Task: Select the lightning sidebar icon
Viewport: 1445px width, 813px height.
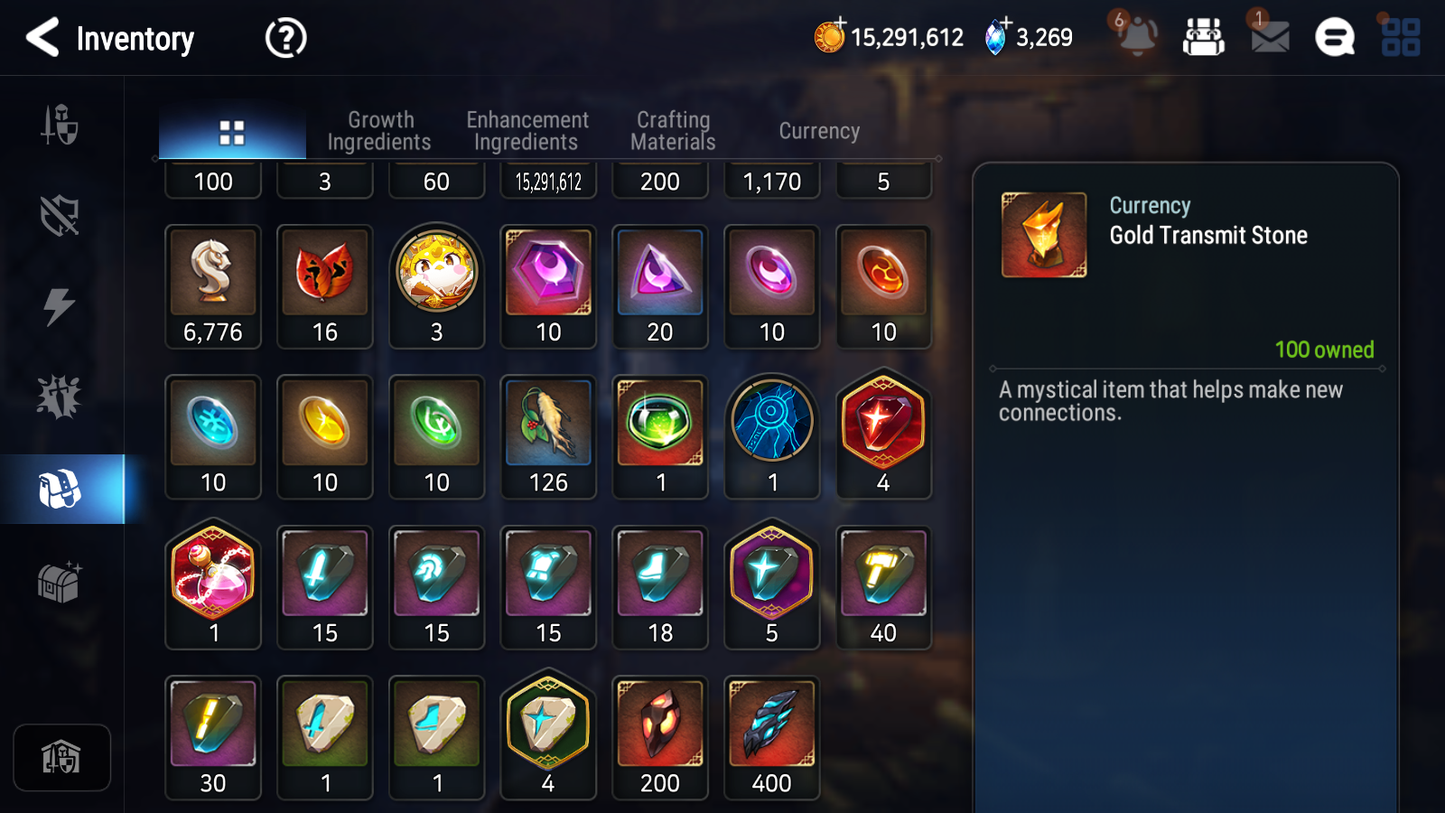Action: (62, 305)
